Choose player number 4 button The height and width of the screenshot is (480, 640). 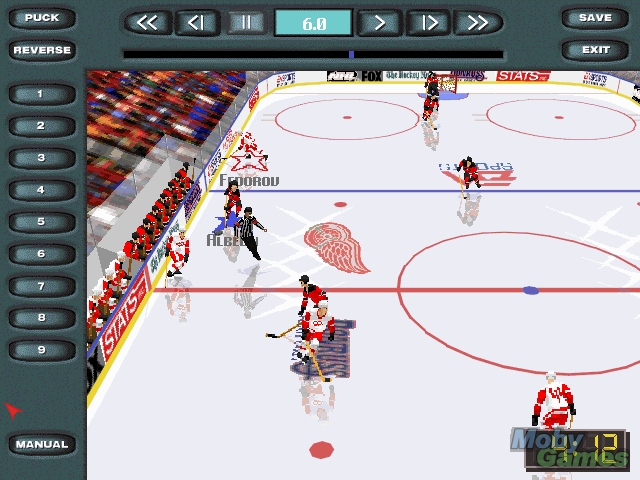coord(42,190)
